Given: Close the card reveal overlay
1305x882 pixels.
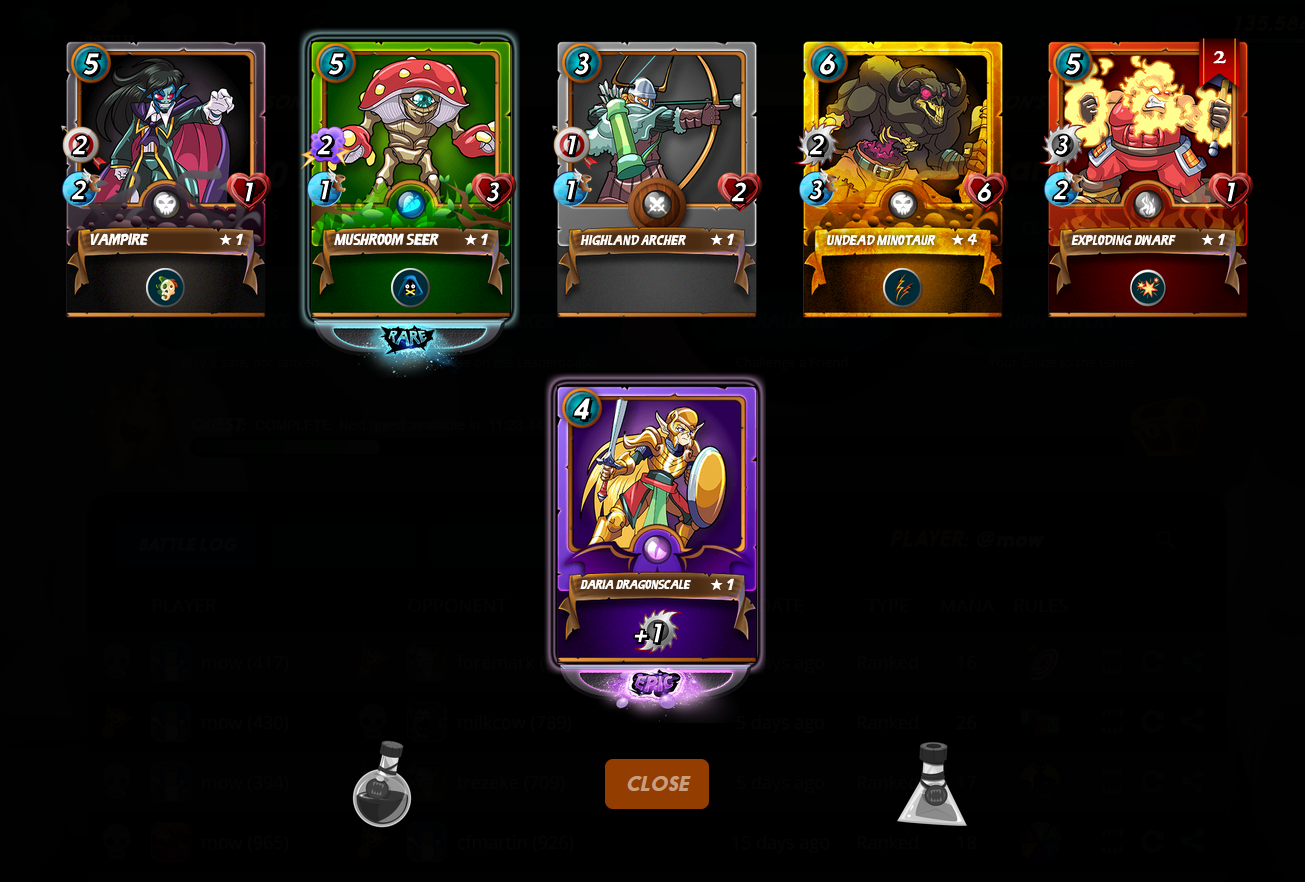Looking at the screenshot, I should 656,784.
